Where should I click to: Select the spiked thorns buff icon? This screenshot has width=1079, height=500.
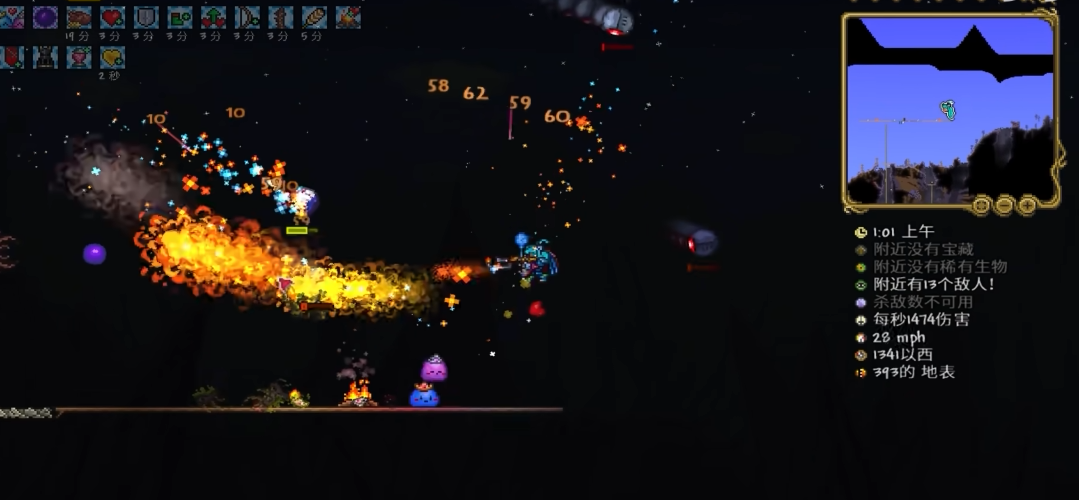tap(281, 17)
